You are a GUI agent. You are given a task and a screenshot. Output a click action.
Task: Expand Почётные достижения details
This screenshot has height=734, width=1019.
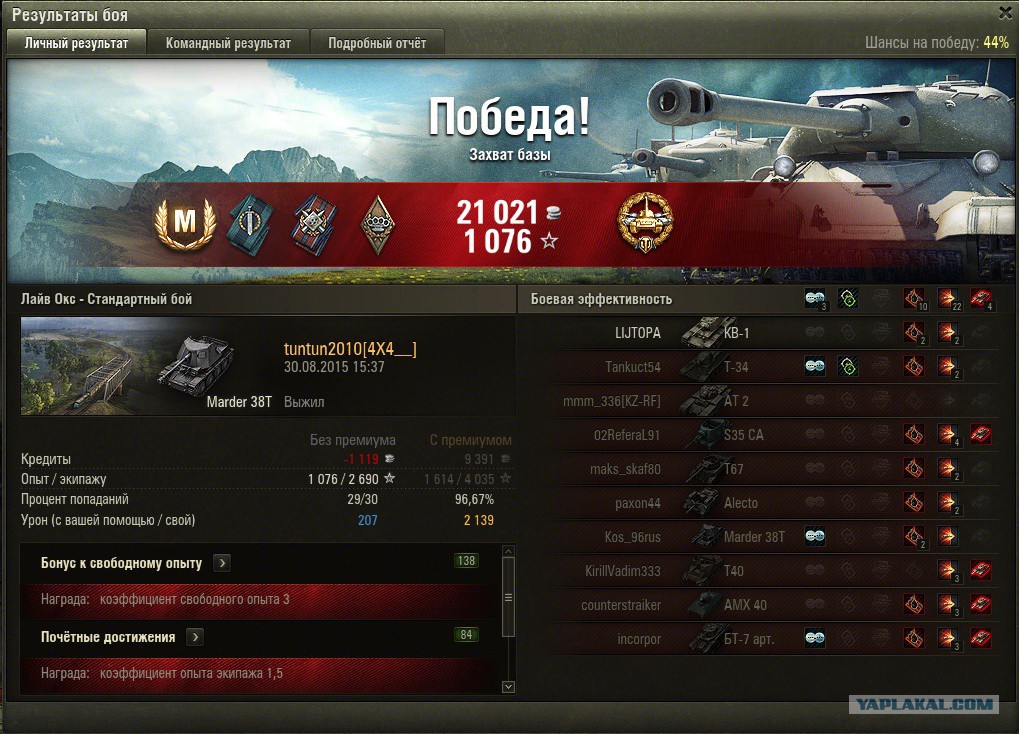pos(195,637)
